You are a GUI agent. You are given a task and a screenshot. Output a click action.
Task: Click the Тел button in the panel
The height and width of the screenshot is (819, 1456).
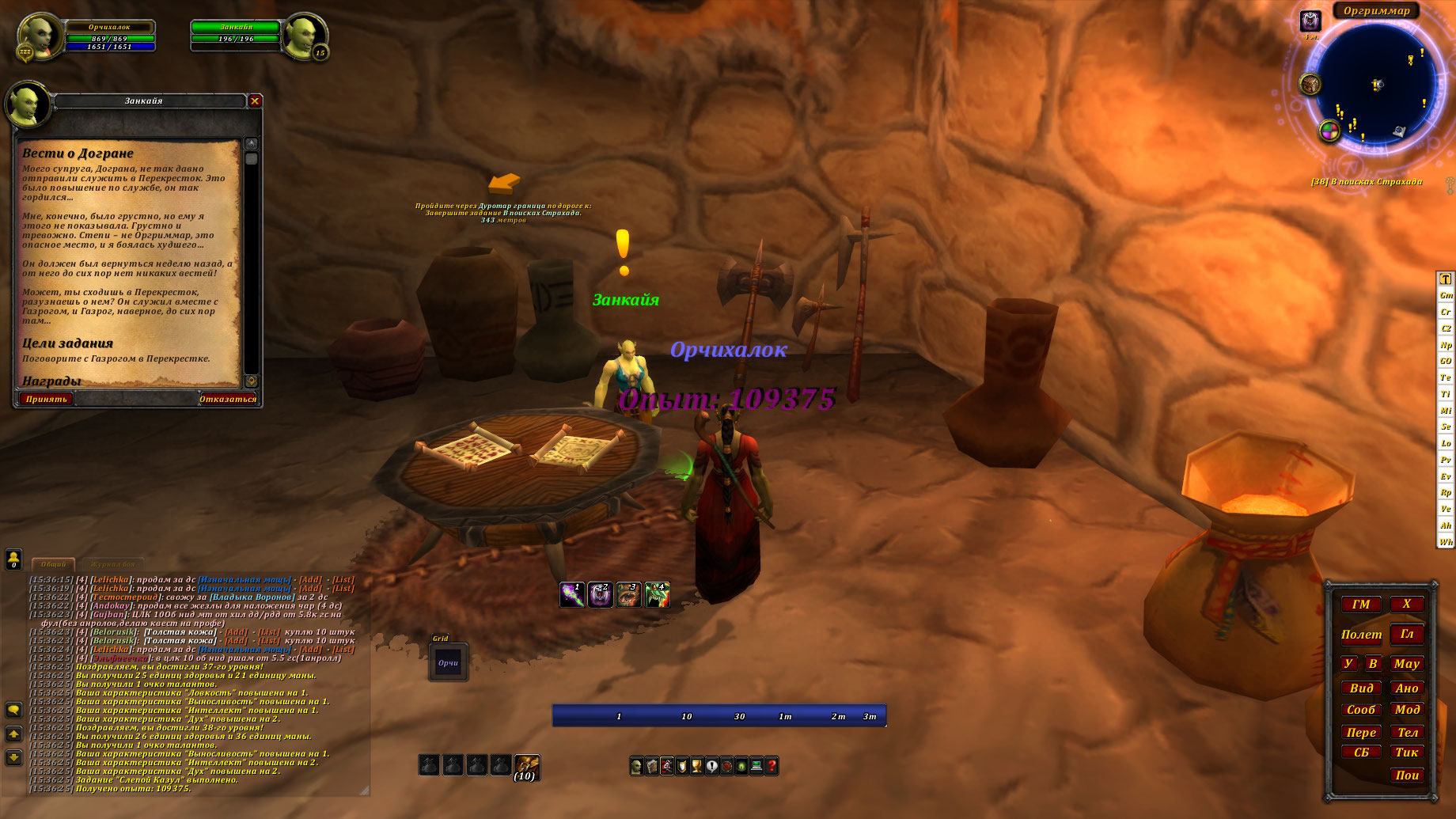[x=1407, y=732]
